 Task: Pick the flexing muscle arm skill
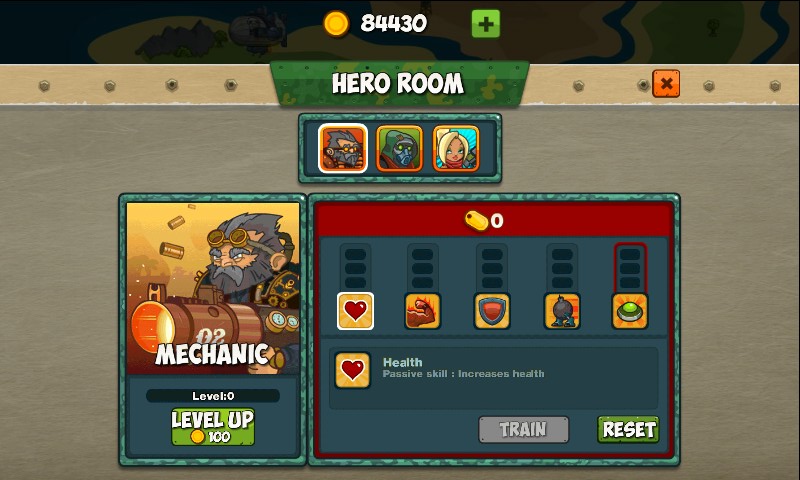[423, 311]
